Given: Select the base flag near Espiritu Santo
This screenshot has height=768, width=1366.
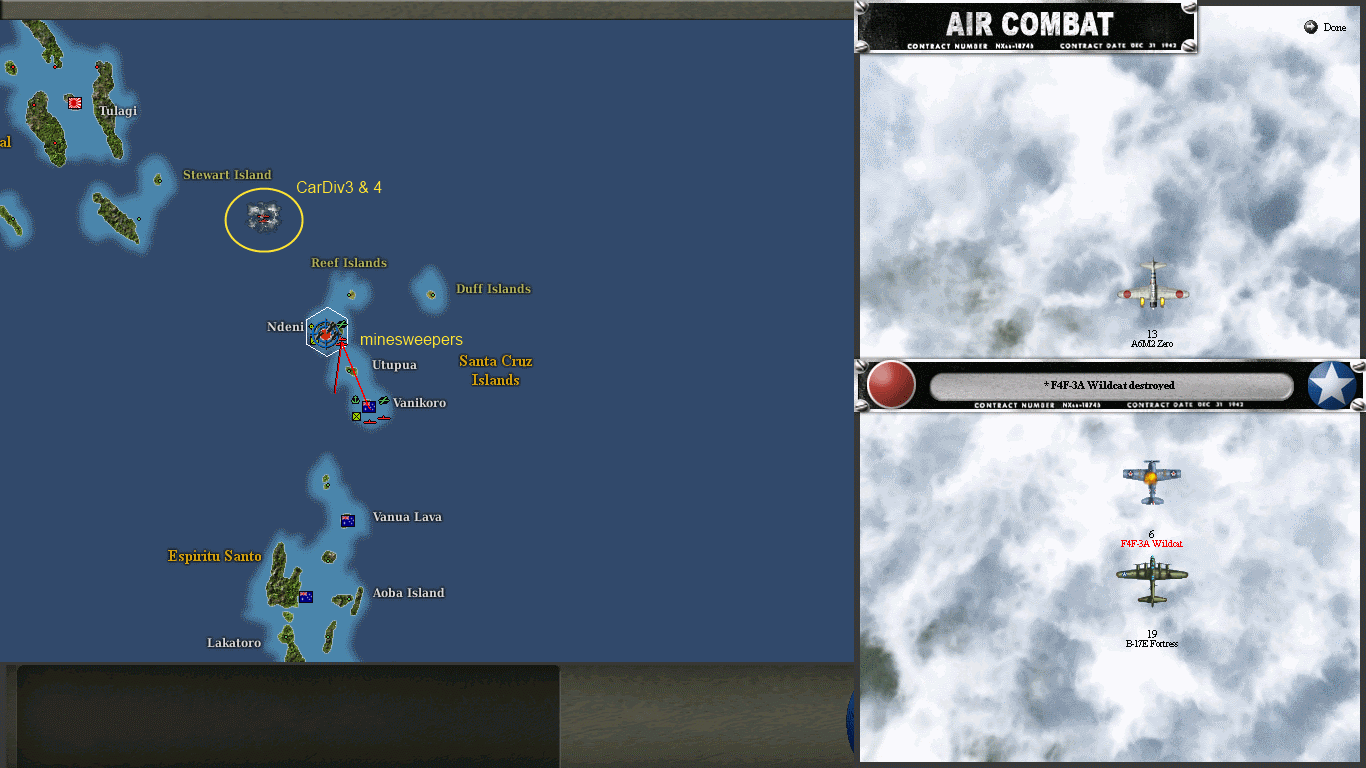Looking at the screenshot, I should point(304,596).
